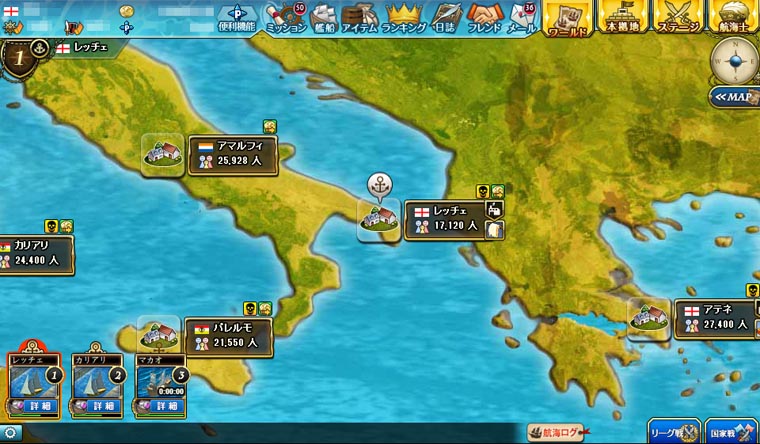Show the ランキング rankings
Image resolution: width=760 pixels, height=444 pixels.
coord(404,18)
